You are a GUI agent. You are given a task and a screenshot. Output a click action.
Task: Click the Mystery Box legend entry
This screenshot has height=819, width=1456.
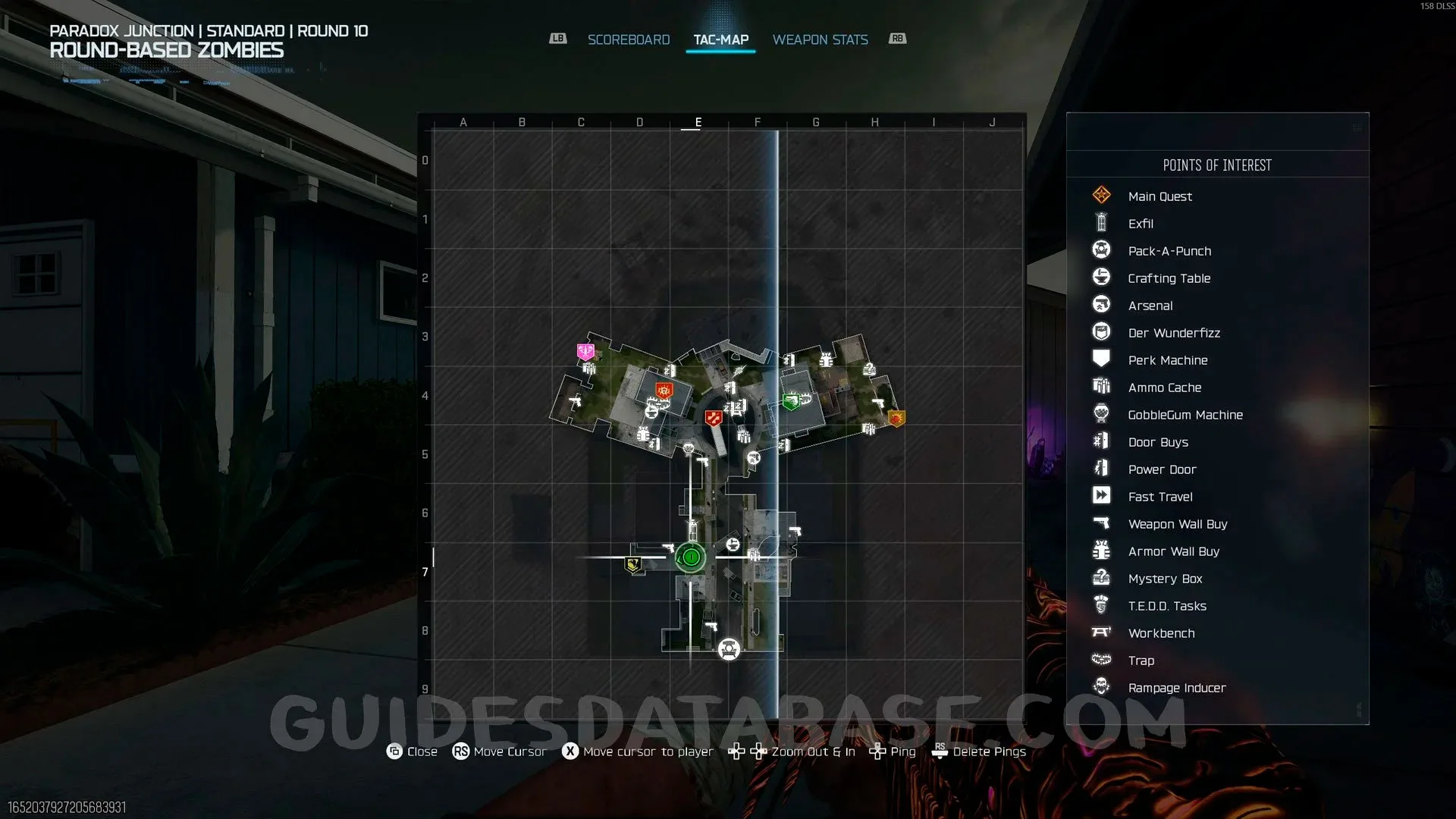pos(1165,579)
